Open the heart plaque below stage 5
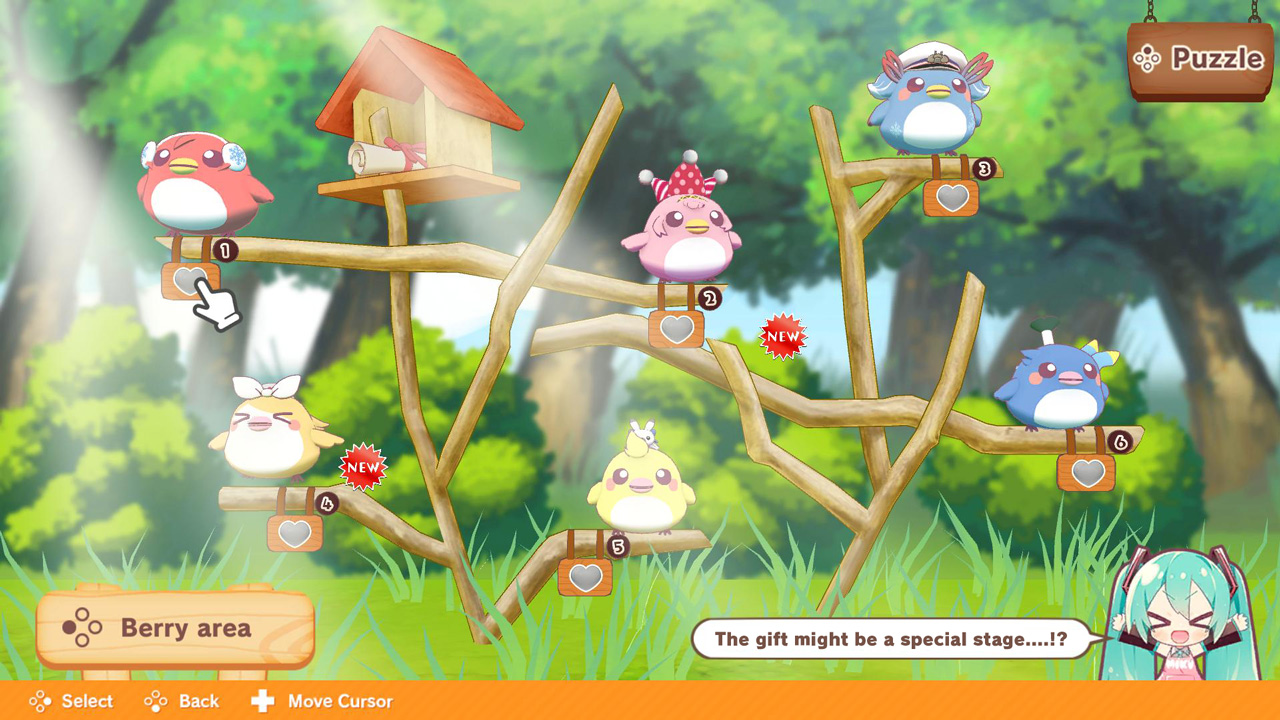Viewport: 1280px width, 720px height. click(x=585, y=576)
